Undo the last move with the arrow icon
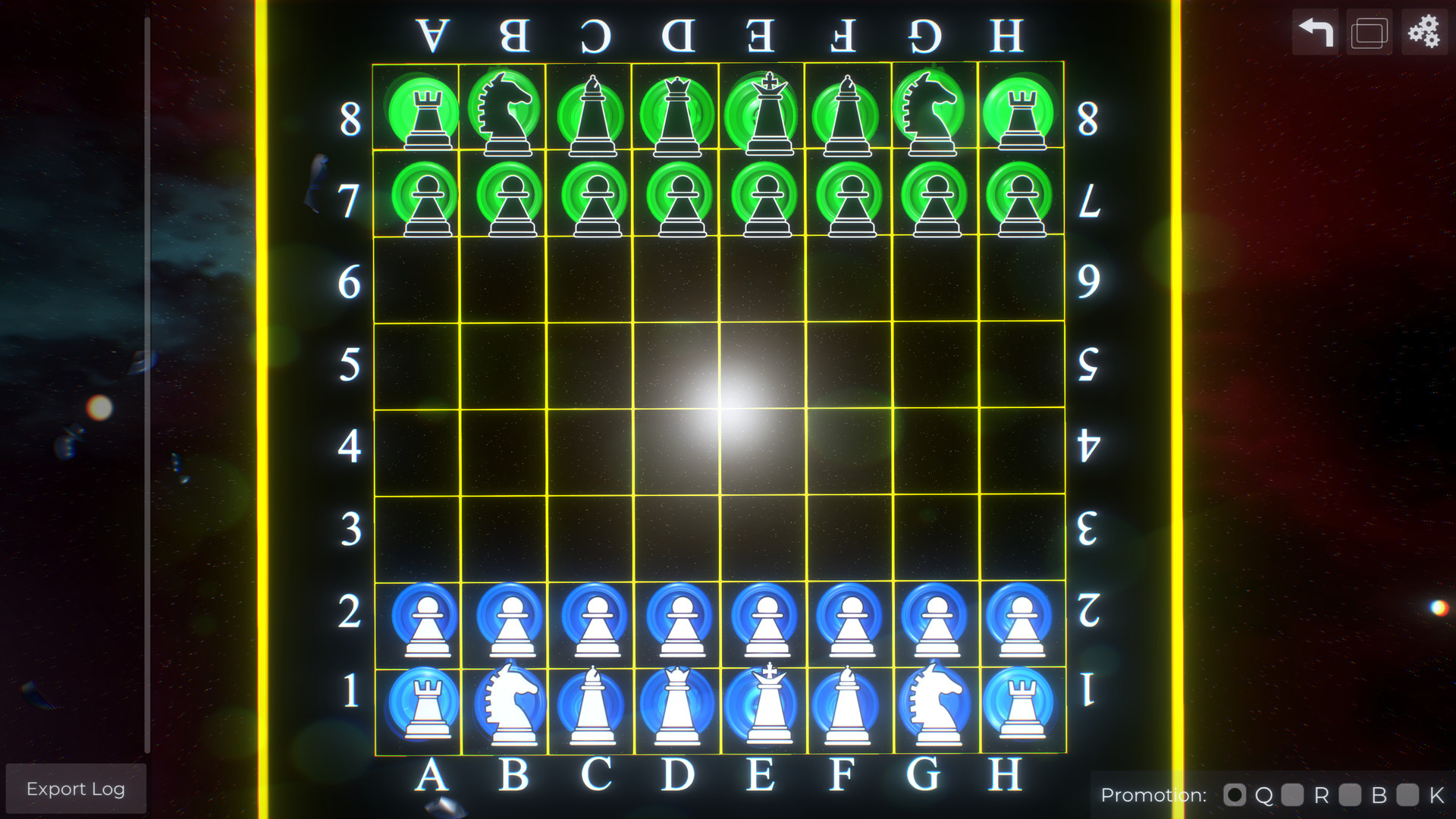The height and width of the screenshot is (819, 1456). (x=1314, y=32)
